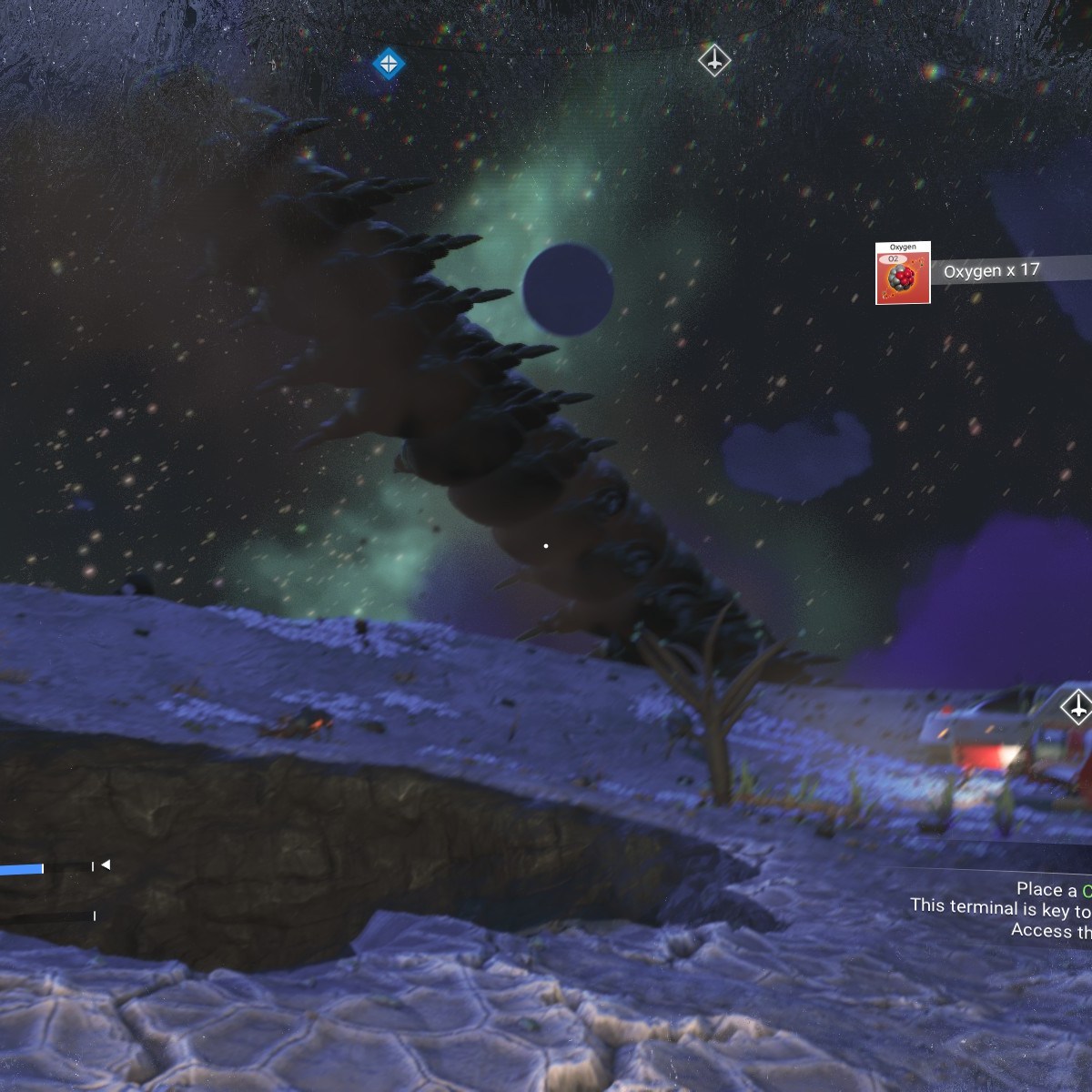Click the Oxygen item pickup icon

[903, 273]
